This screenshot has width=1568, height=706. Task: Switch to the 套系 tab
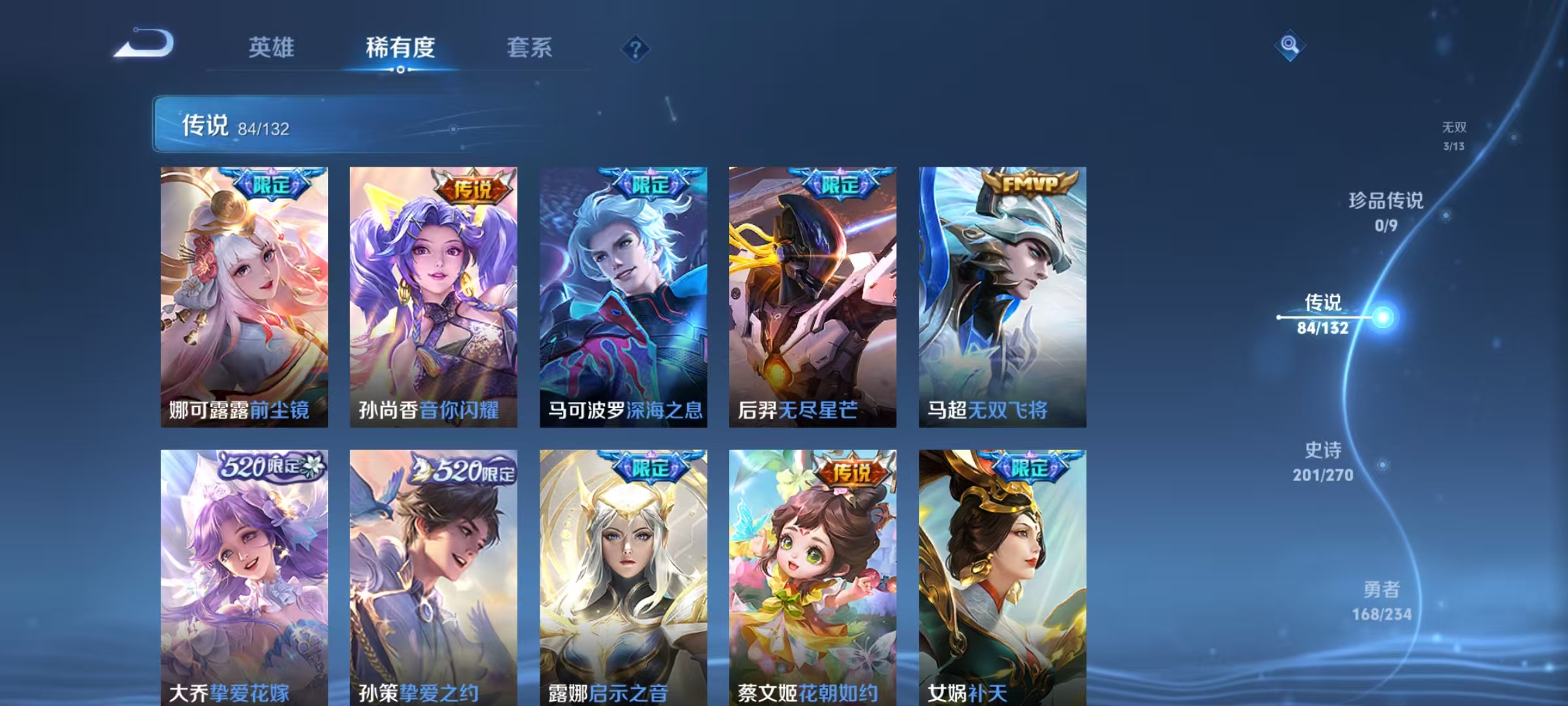[529, 47]
